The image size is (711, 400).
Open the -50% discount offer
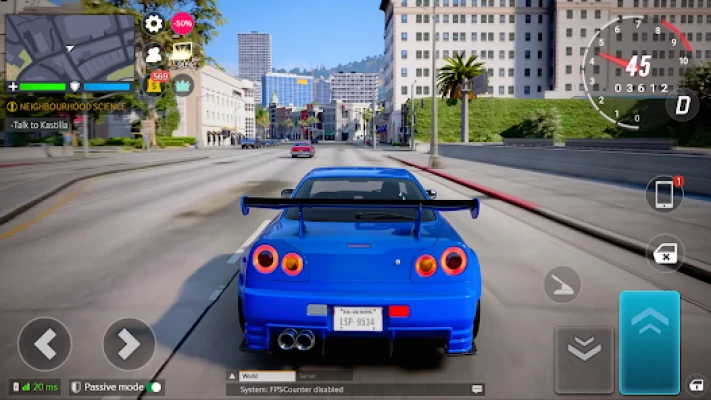pyautogui.click(x=183, y=23)
